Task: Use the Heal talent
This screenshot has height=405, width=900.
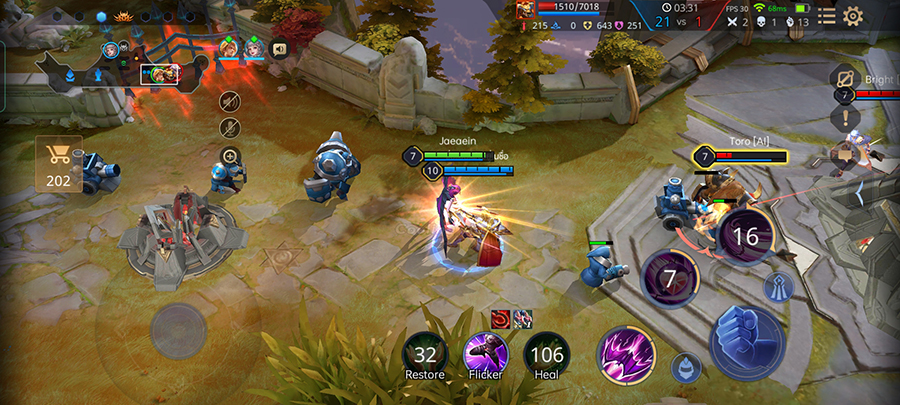Action: [546, 354]
